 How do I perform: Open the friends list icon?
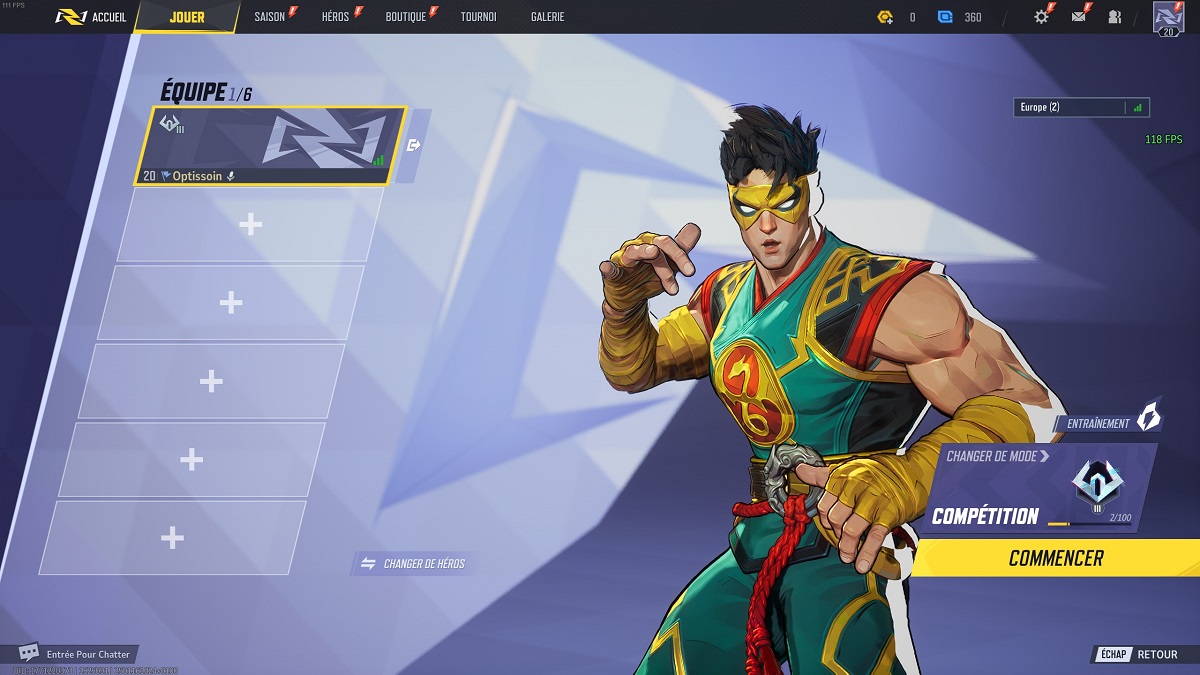tap(1115, 17)
